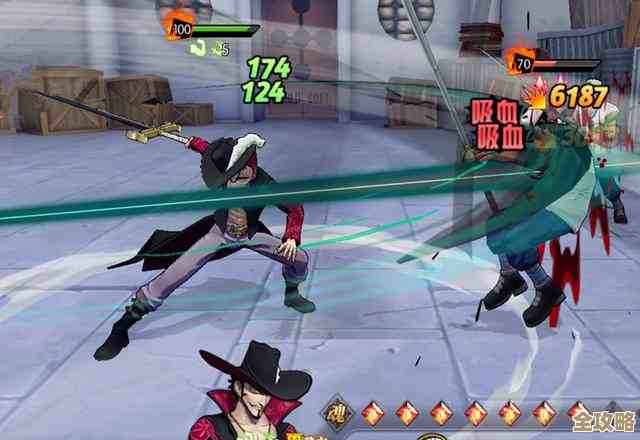The image size is (640, 440).
Task: Tap the 魂 soul diamond icon
Action: point(336,413)
